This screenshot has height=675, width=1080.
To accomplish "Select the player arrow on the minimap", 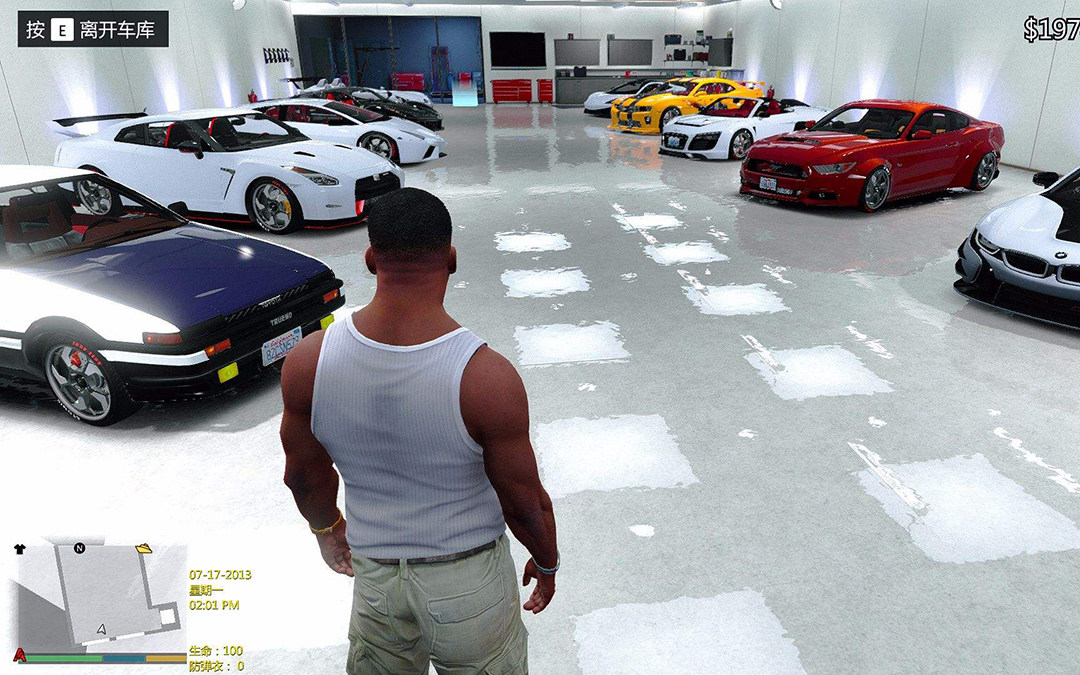I will click(x=101, y=629).
